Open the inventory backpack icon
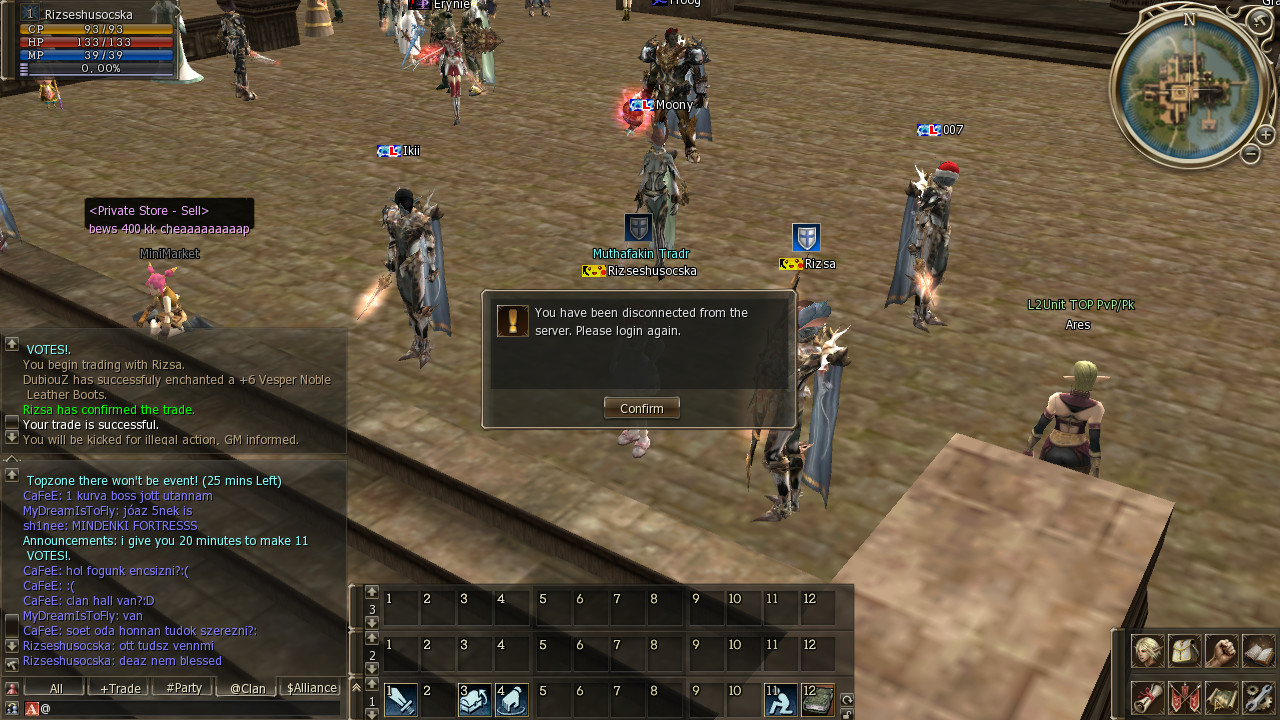The width and height of the screenshot is (1280, 720). coord(1185,651)
